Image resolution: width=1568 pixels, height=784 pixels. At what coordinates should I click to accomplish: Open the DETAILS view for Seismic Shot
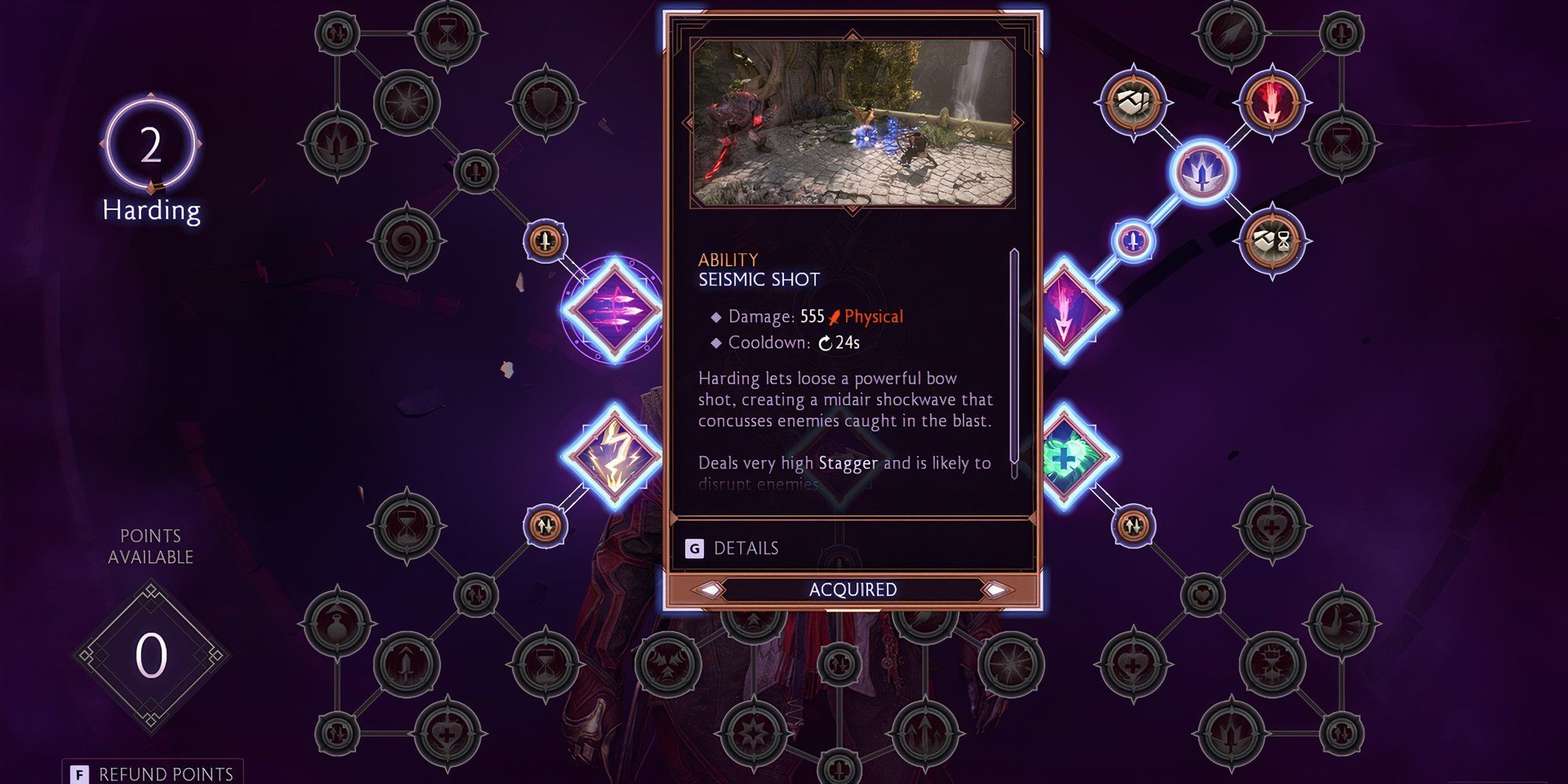(x=745, y=549)
